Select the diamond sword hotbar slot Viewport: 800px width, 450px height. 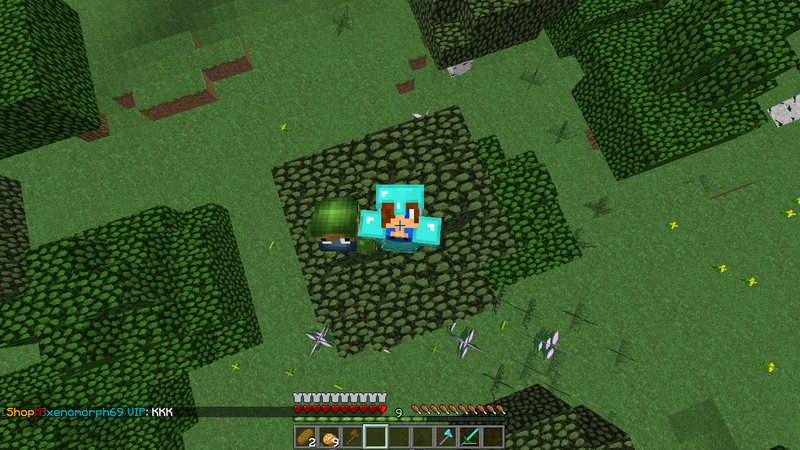(x=470, y=437)
